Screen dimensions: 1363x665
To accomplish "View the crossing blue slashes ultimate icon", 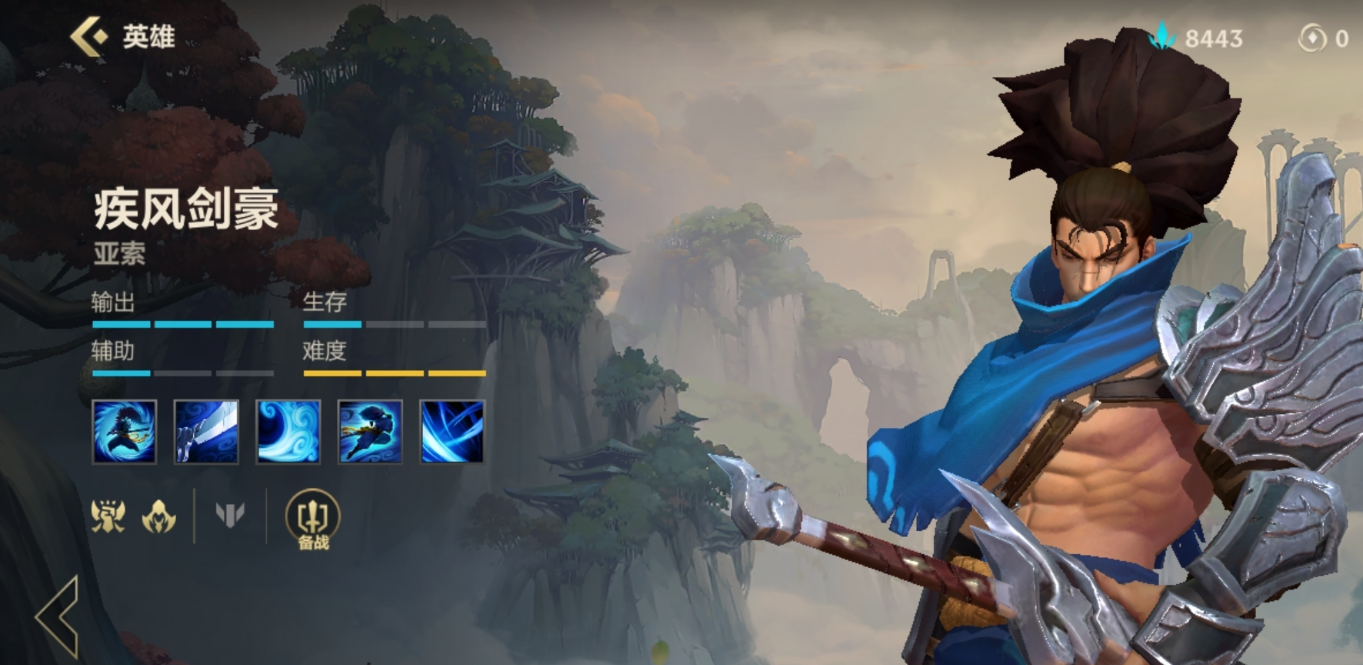I will [452, 432].
